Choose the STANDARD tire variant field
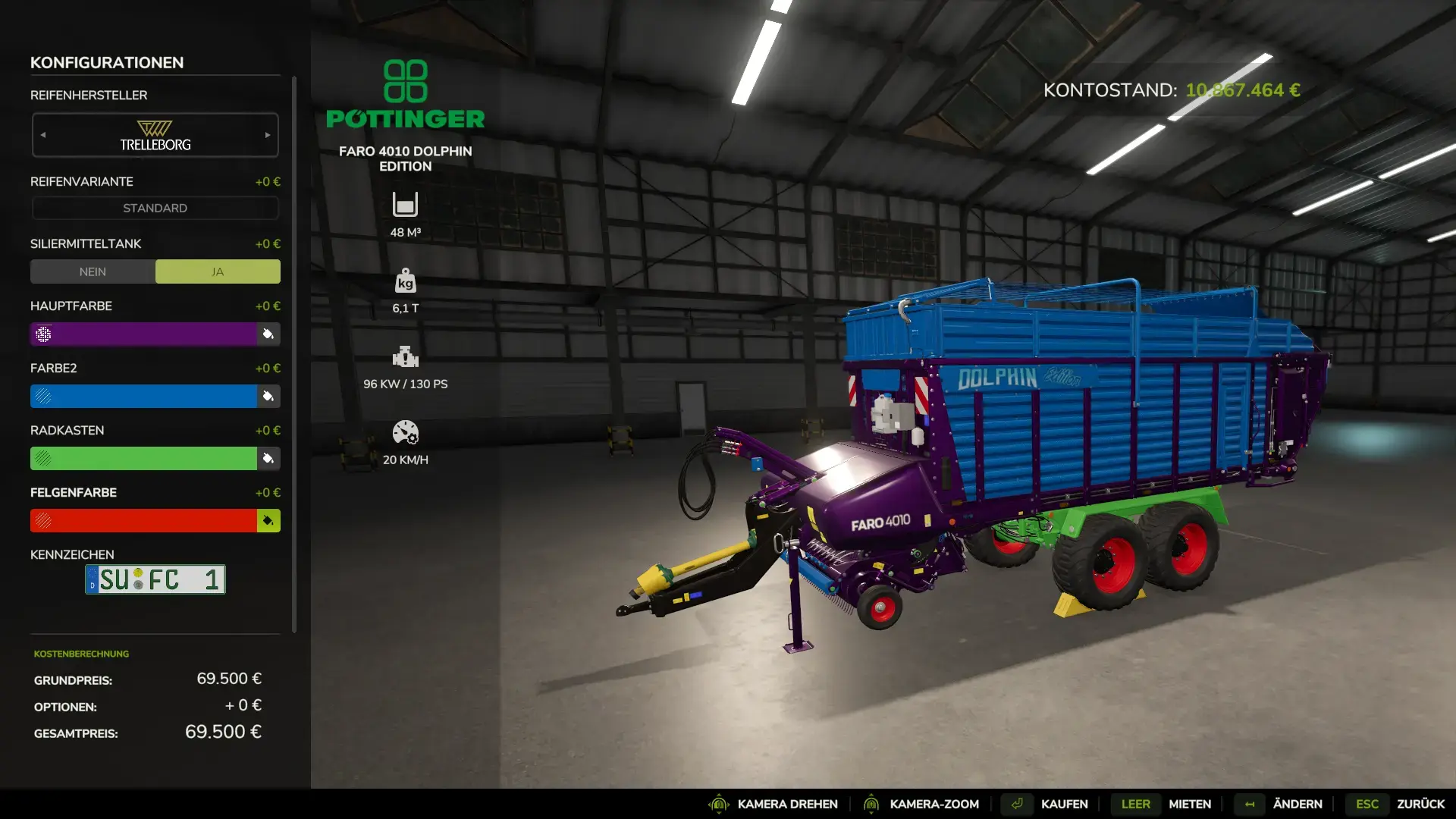1456x819 pixels. click(155, 208)
